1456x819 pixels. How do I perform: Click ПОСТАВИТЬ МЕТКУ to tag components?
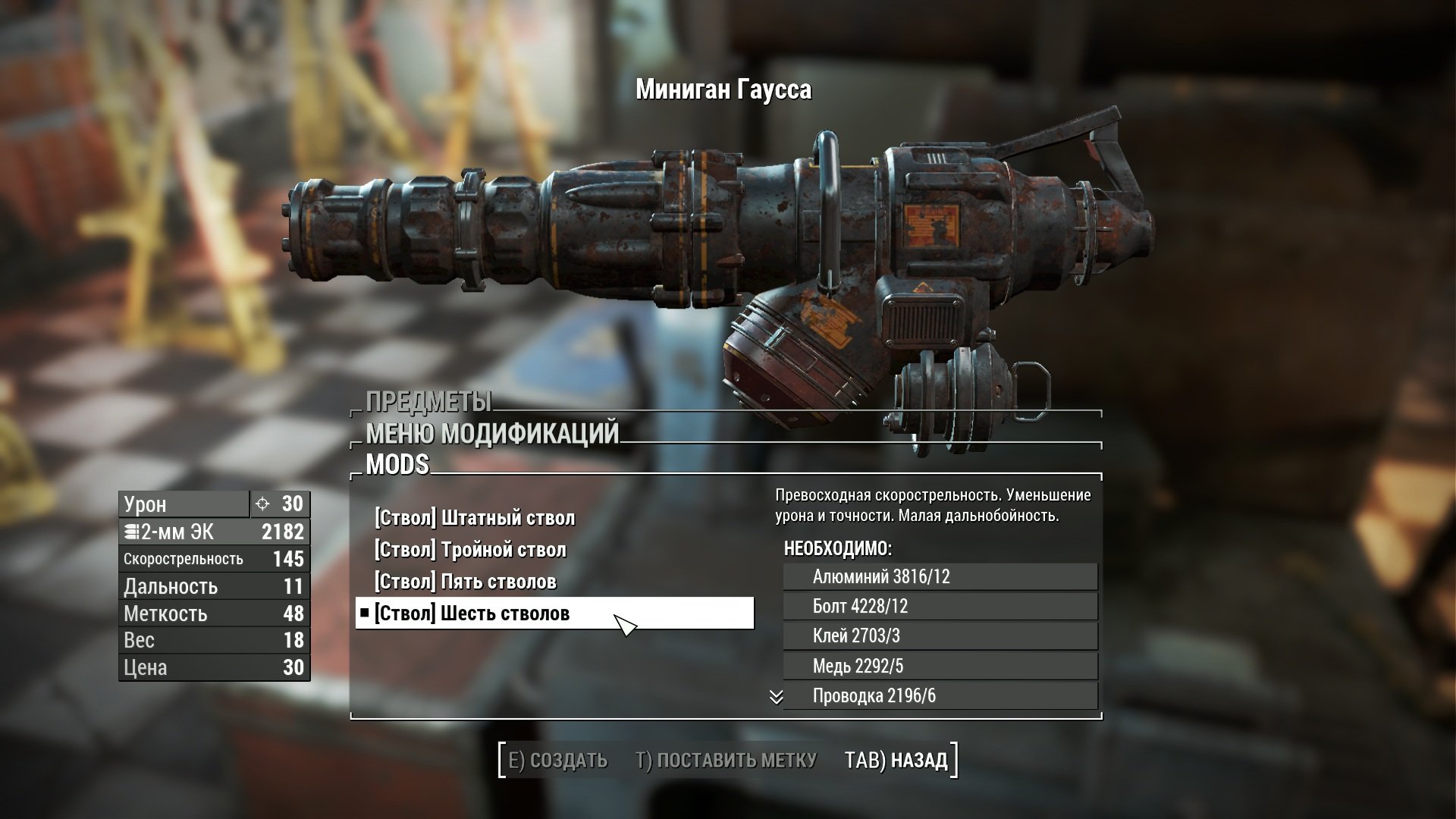point(726,760)
